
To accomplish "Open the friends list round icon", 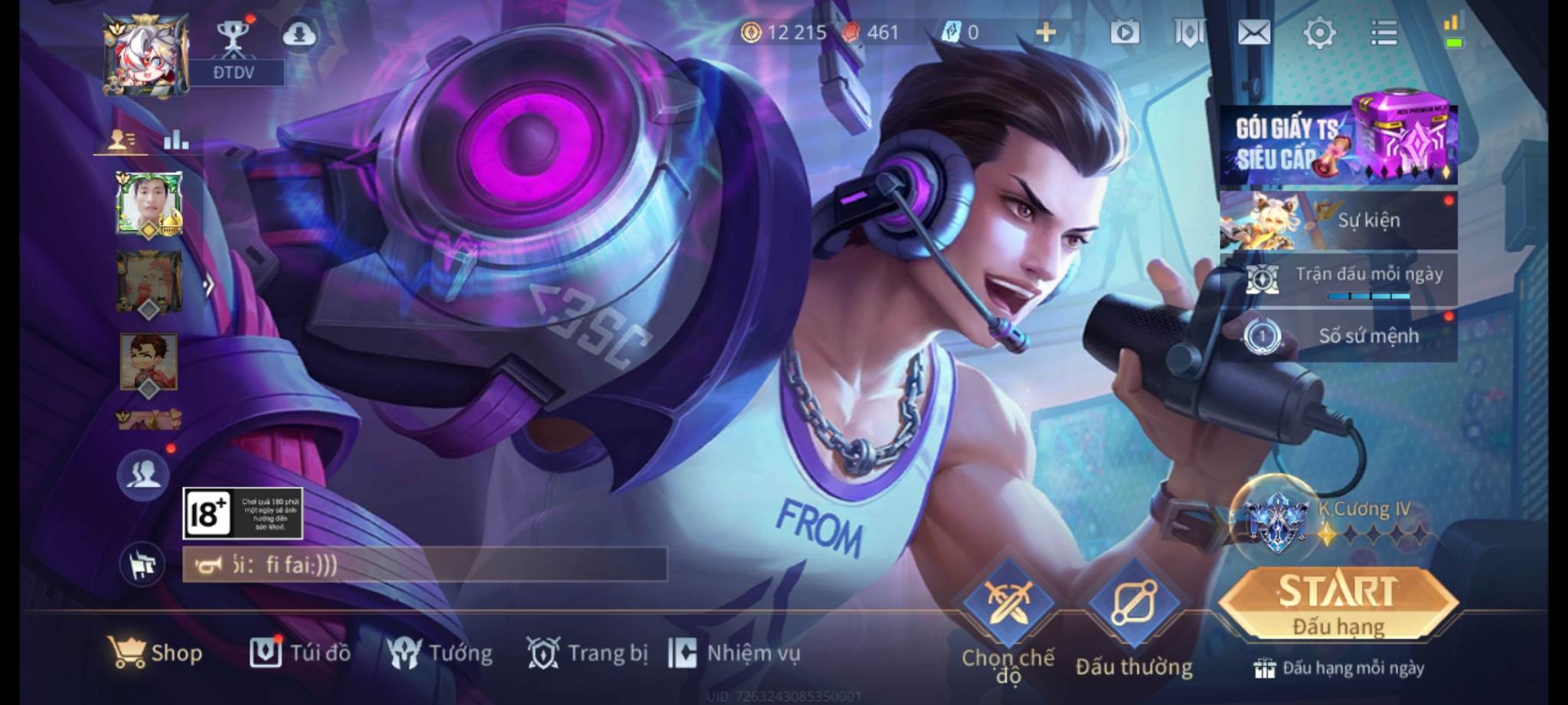I will [143, 475].
